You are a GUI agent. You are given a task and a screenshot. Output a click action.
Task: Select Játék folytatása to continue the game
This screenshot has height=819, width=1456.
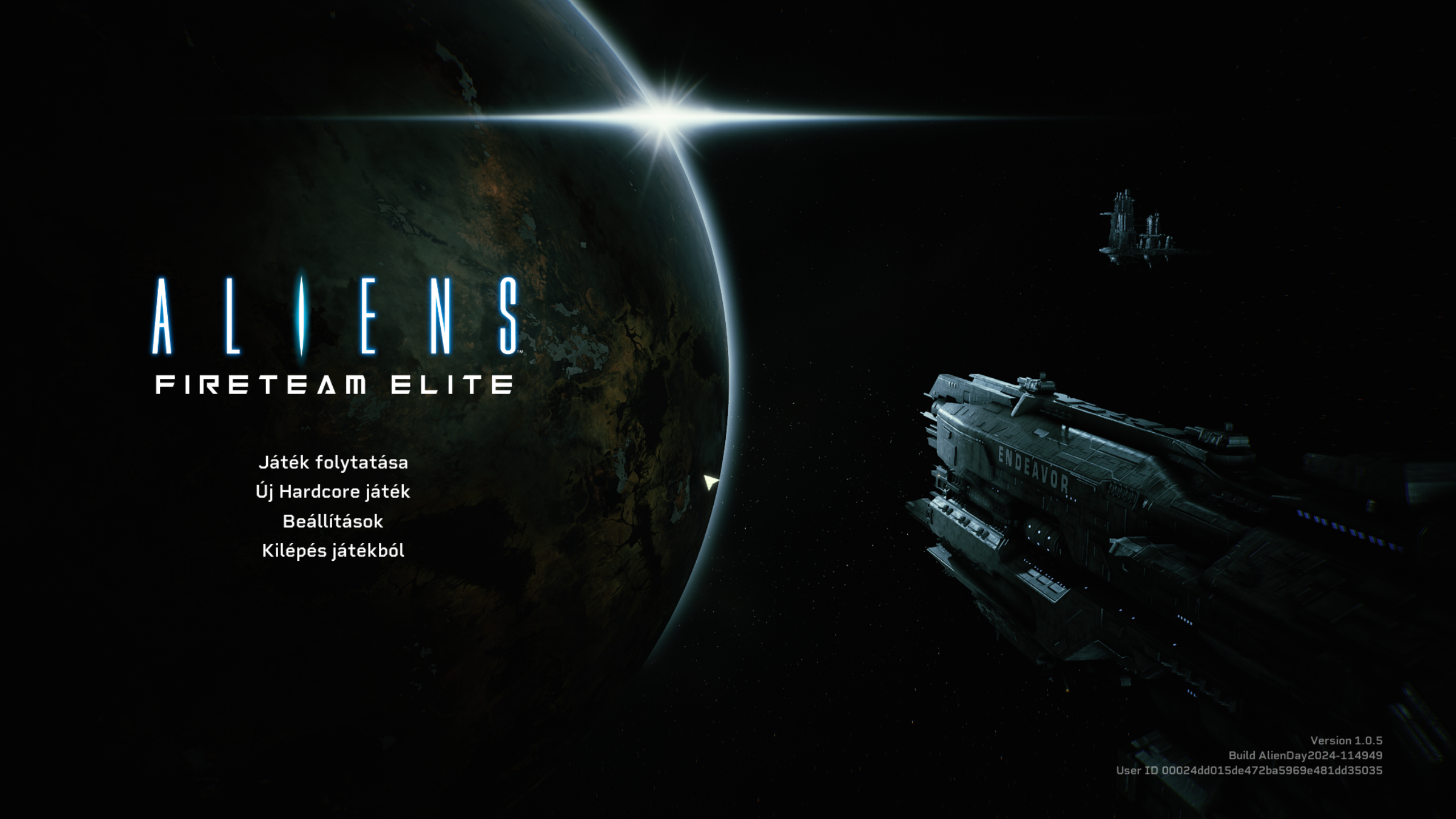333,462
